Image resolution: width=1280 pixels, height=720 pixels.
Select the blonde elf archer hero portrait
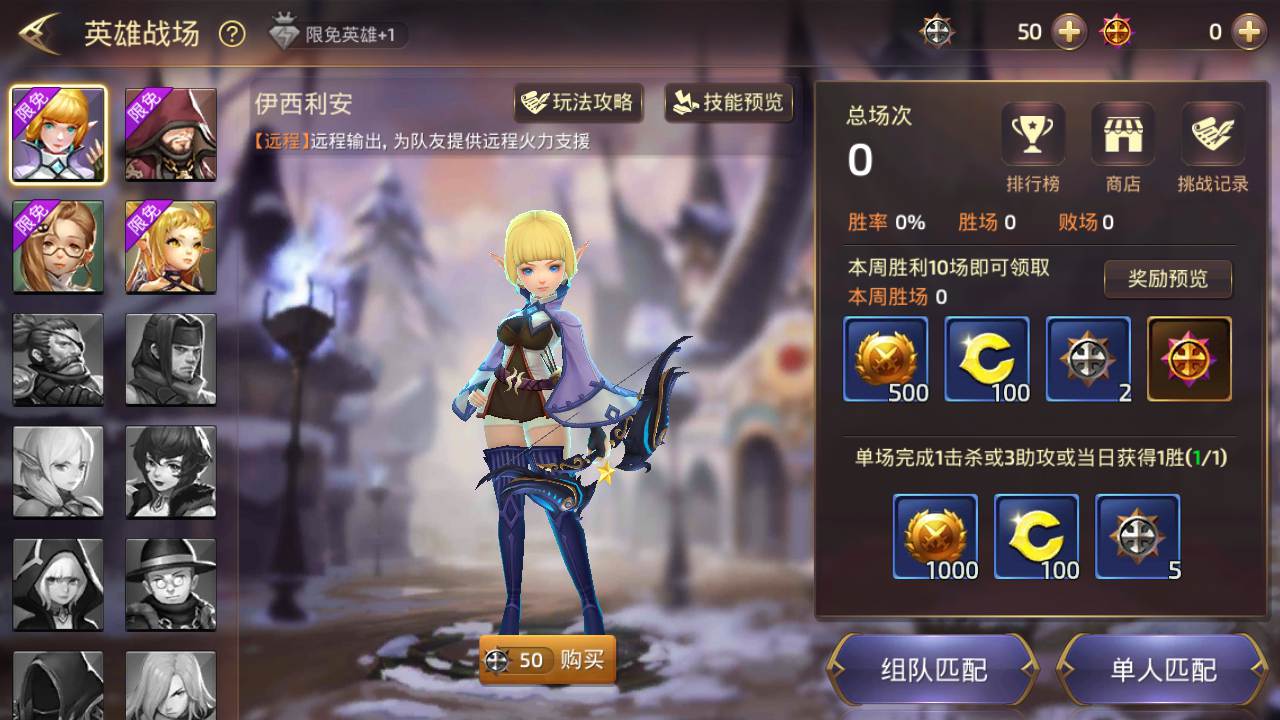click(58, 135)
